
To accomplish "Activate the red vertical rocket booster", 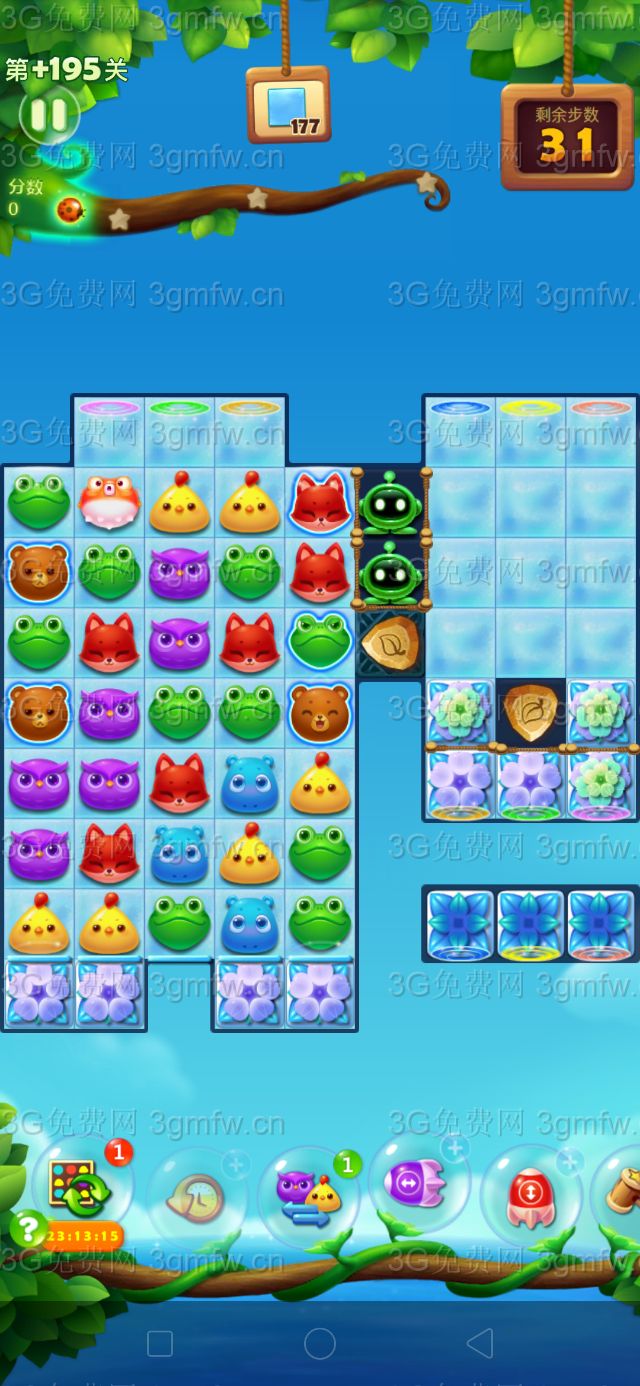I will pyautogui.click(x=528, y=1194).
